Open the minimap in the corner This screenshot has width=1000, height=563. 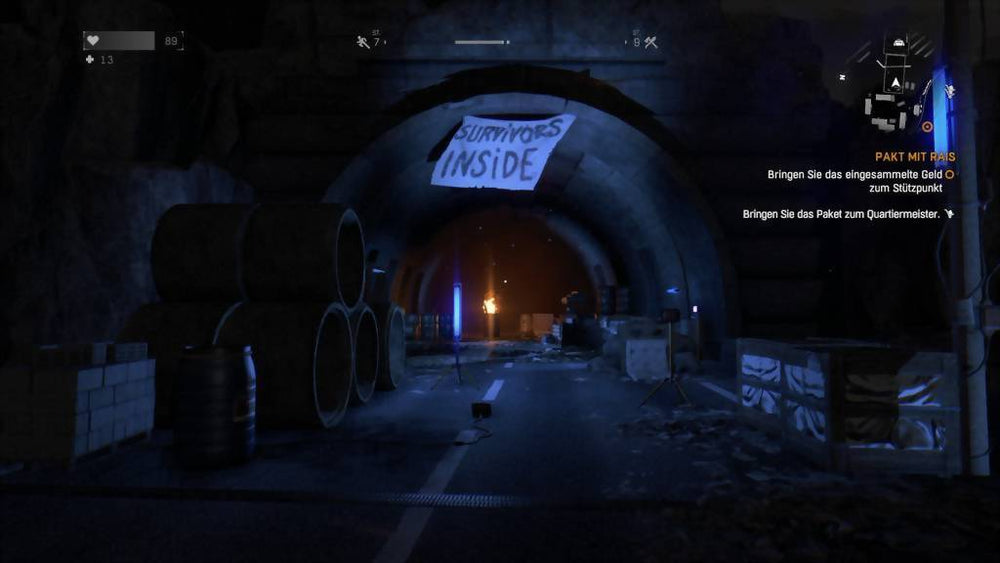point(896,84)
